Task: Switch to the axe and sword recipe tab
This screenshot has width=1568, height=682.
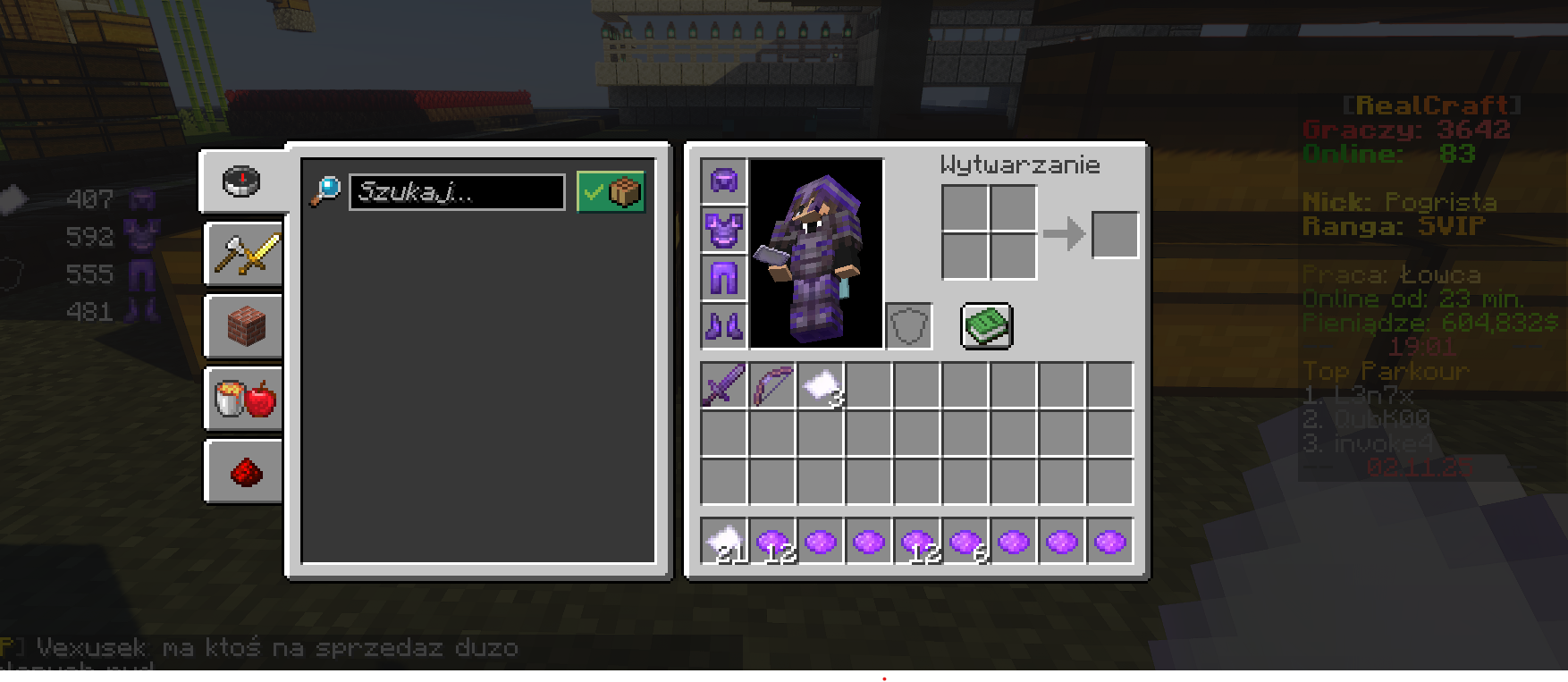Action: (244, 255)
